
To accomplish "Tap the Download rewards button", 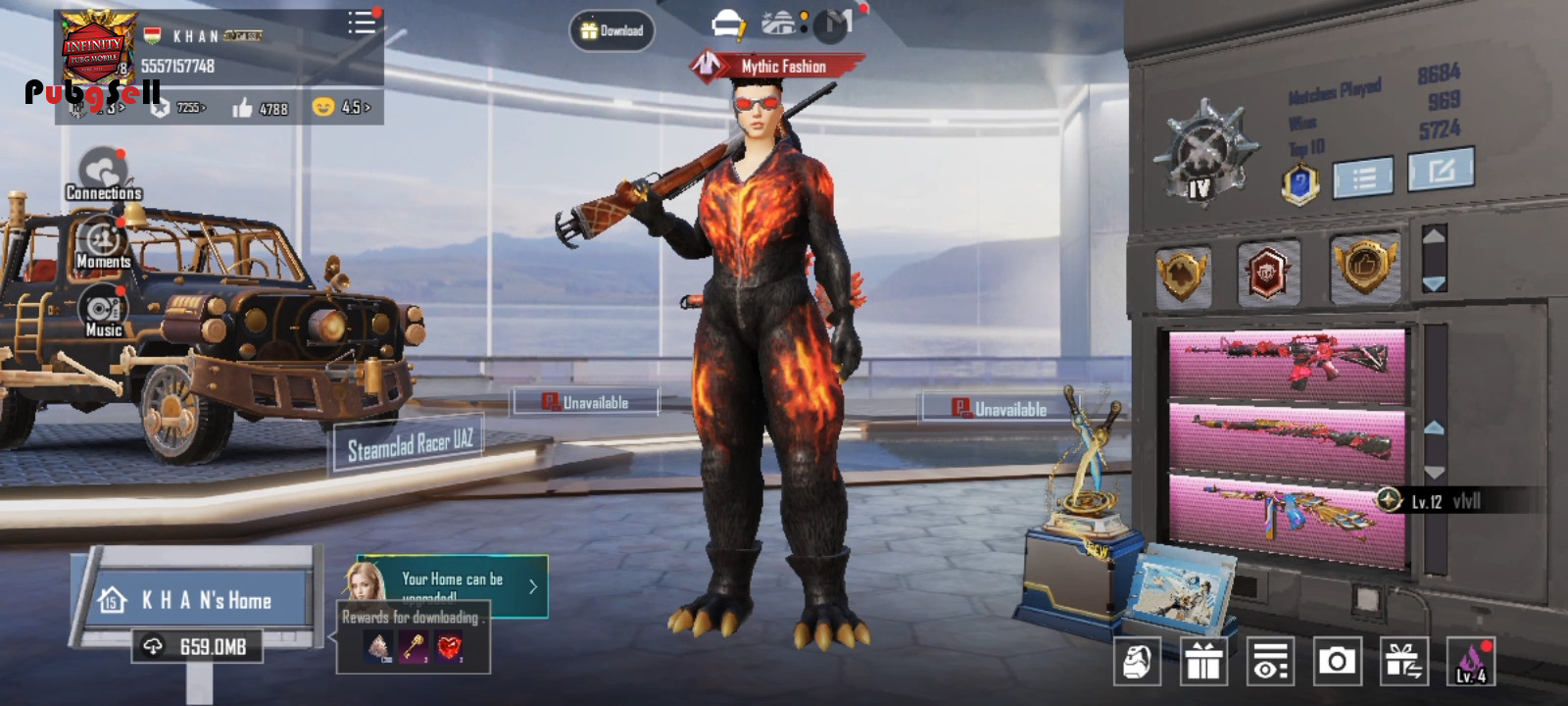I will 612,30.
